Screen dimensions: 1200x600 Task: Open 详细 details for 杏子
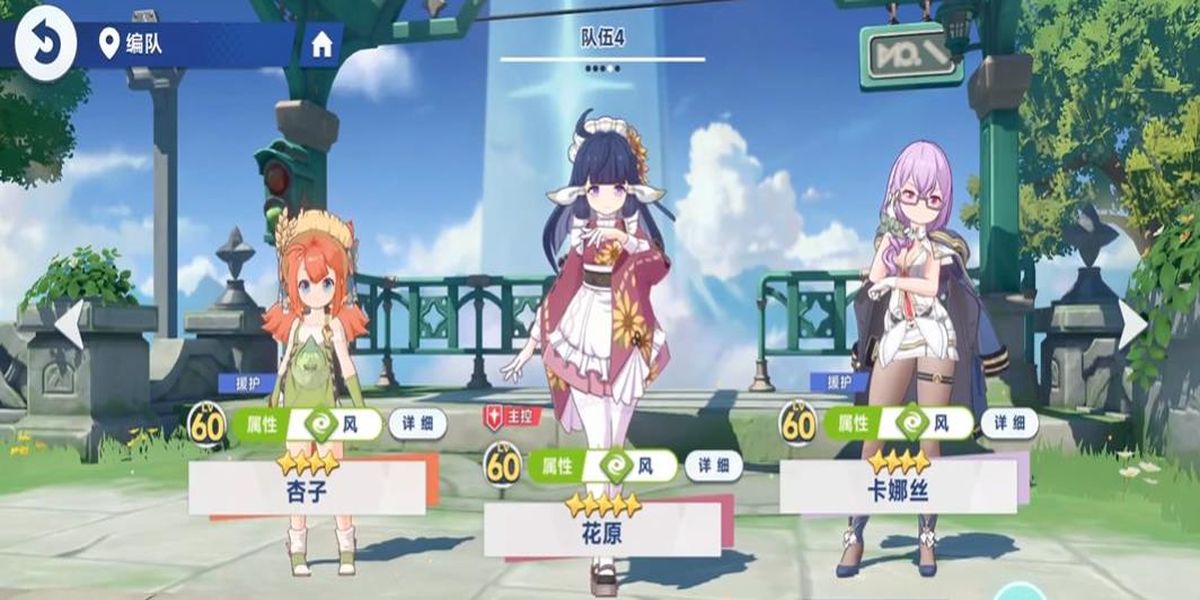coord(417,424)
